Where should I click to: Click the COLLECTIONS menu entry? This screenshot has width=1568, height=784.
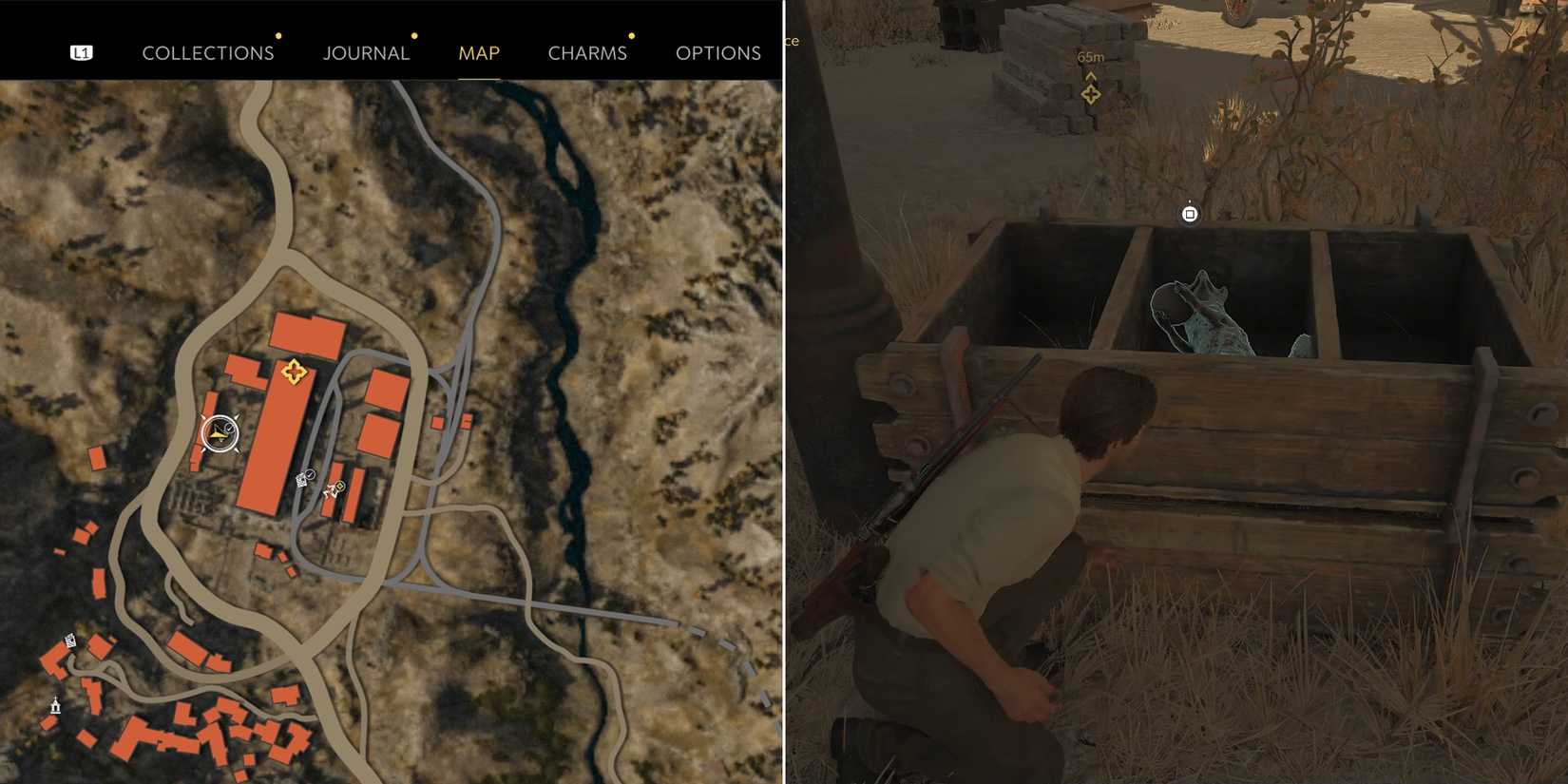208,53
